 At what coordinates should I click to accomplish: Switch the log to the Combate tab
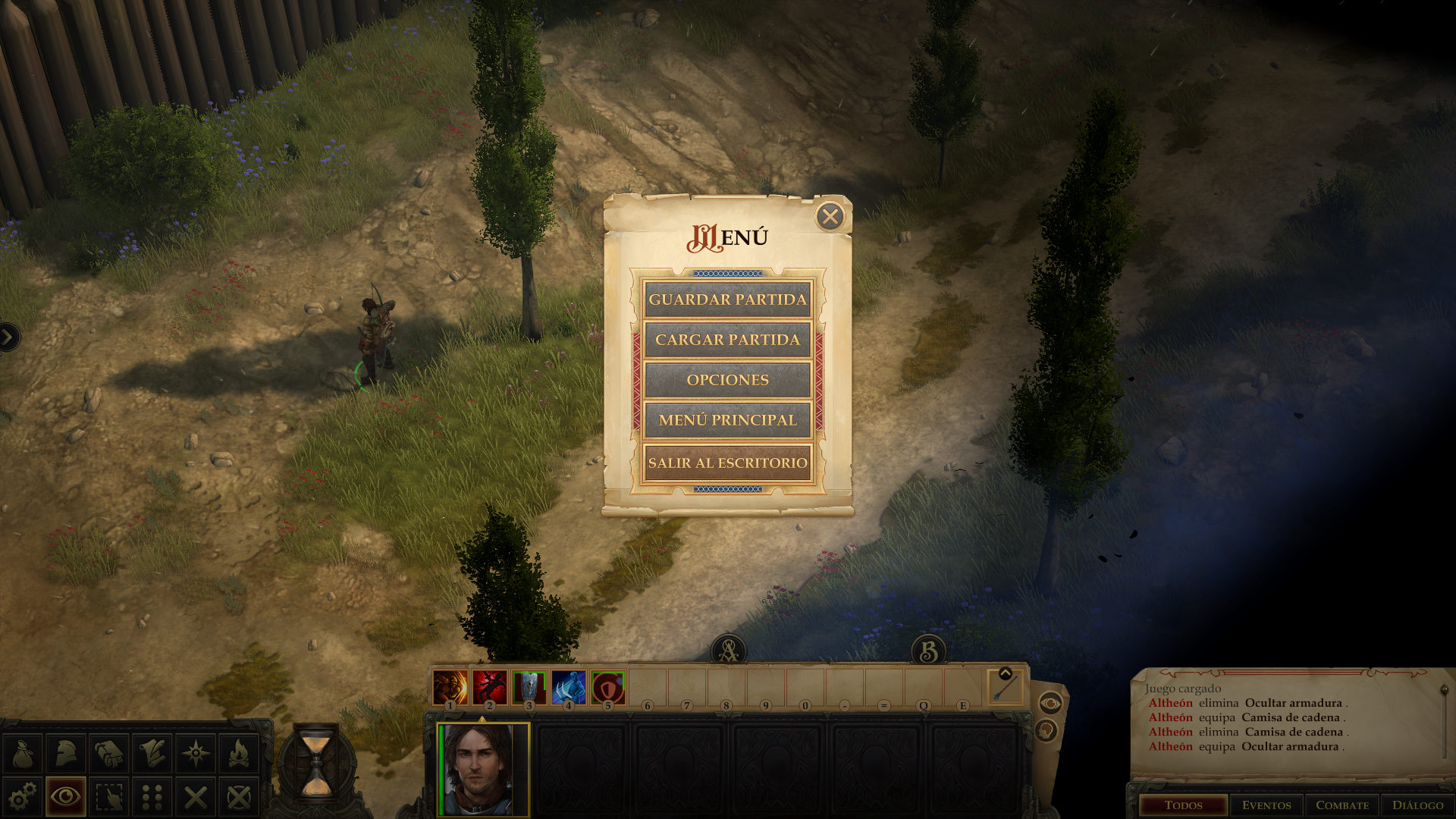1342,805
